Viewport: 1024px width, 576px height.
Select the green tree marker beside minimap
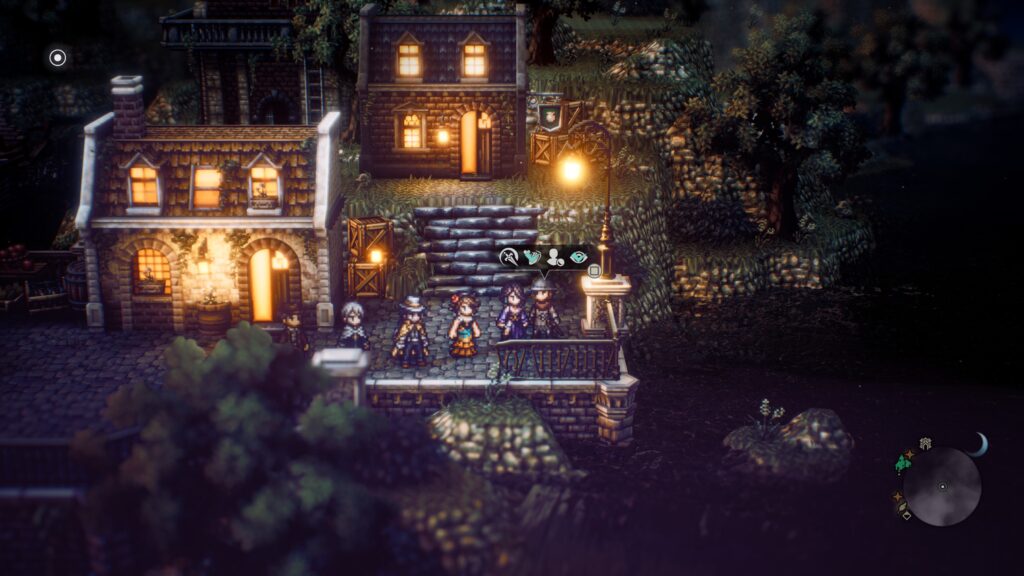point(904,462)
